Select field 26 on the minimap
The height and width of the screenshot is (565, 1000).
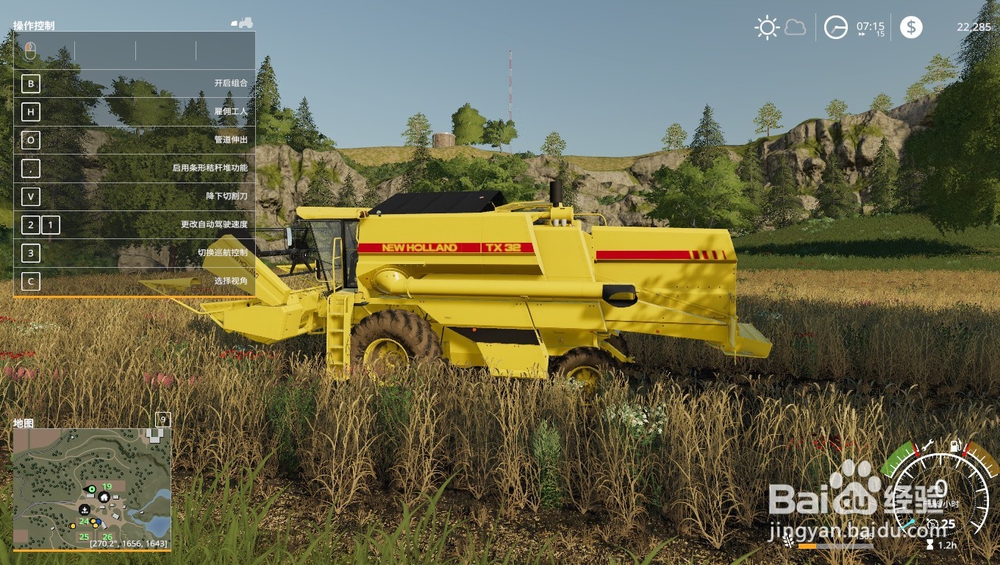pos(107,537)
